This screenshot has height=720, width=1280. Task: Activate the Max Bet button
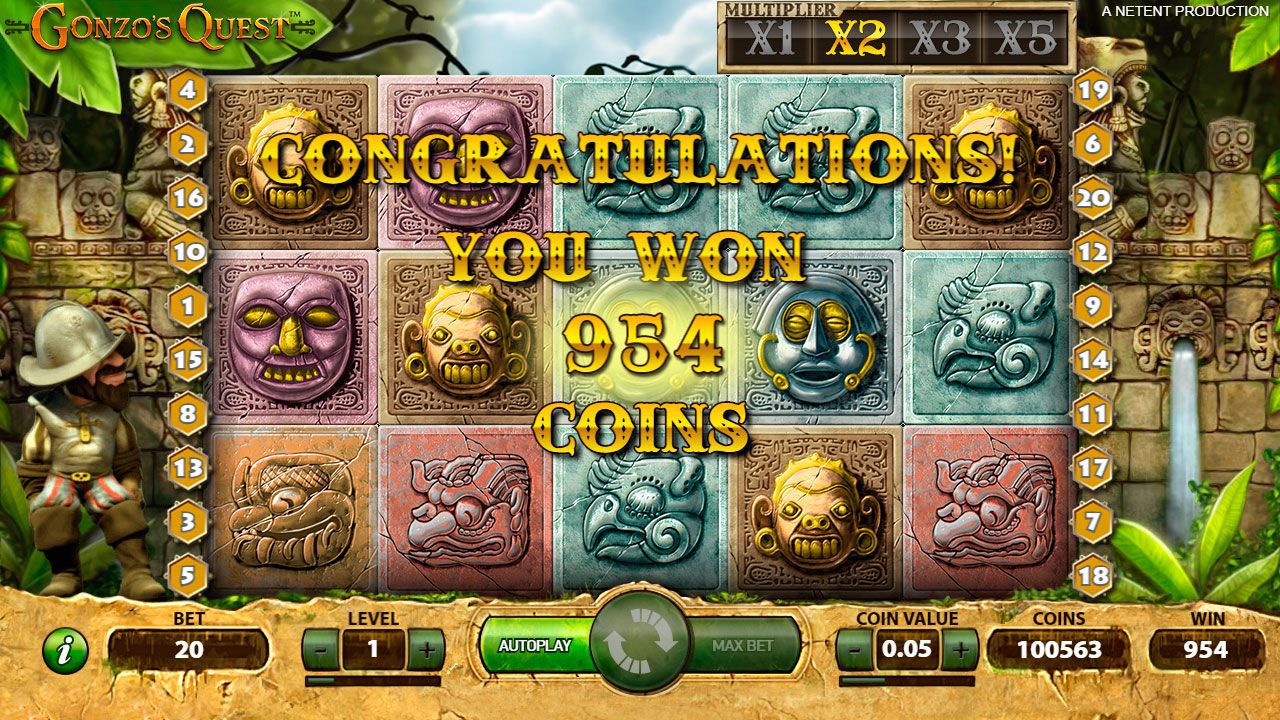(x=744, y=645)
